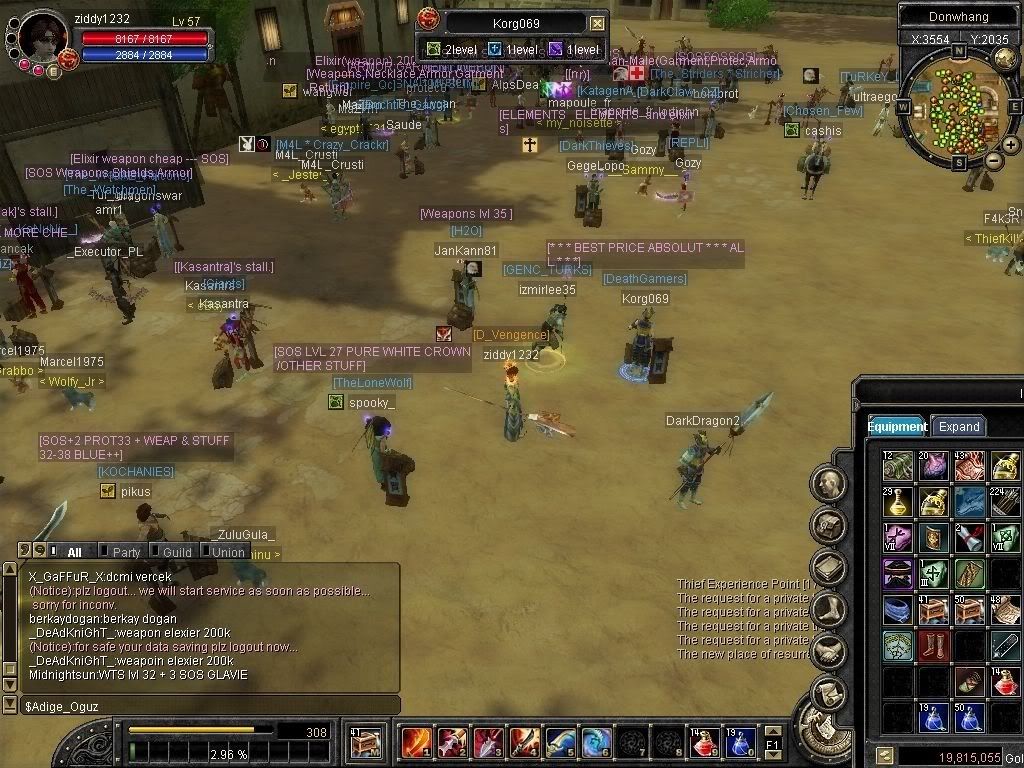Switch to the Expand inventory tab

(x=958, y=426)
